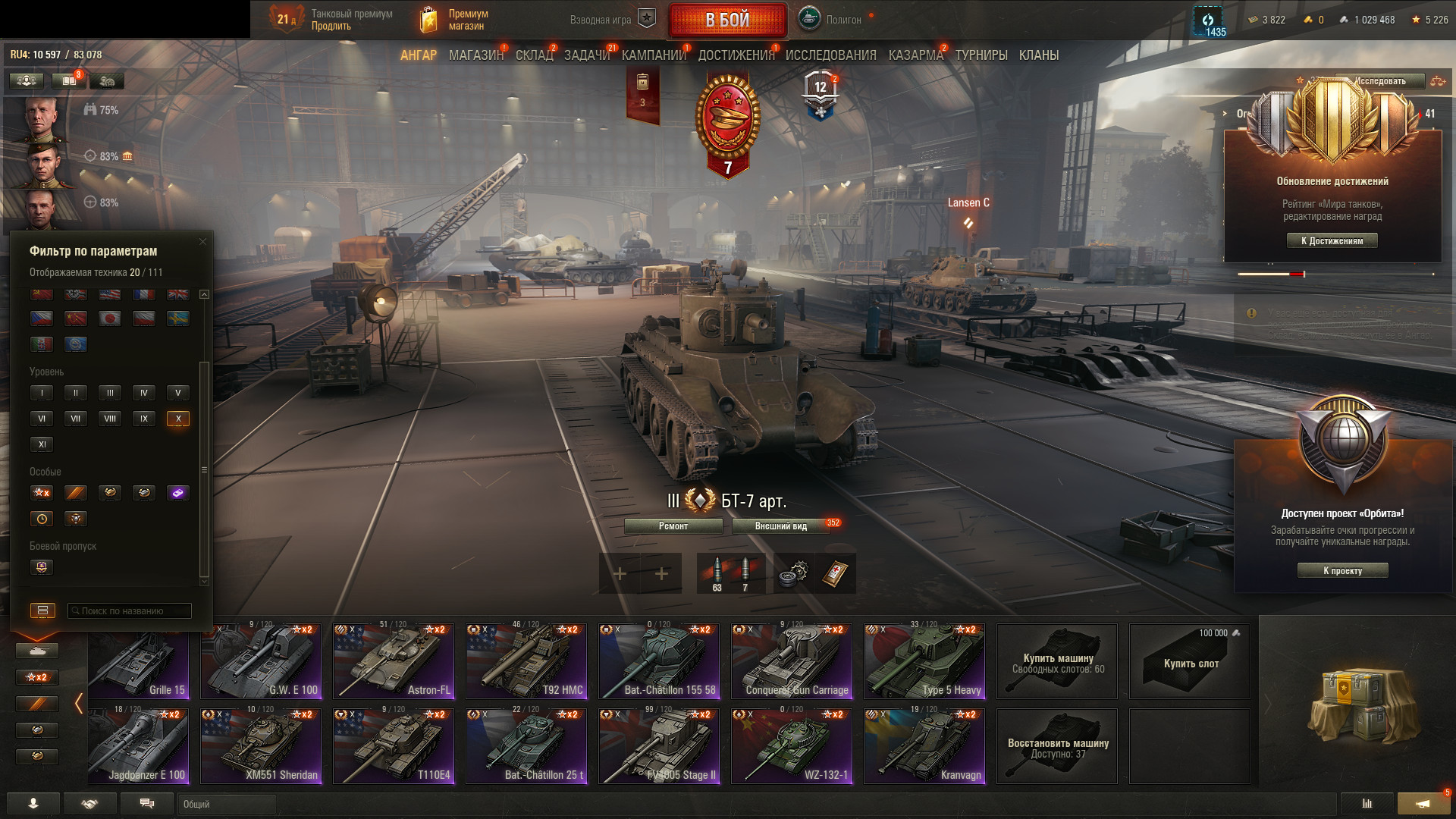This screenshot has height=819, width=1456.
Task: Click the Ремонт button
Action: (673, 526)
